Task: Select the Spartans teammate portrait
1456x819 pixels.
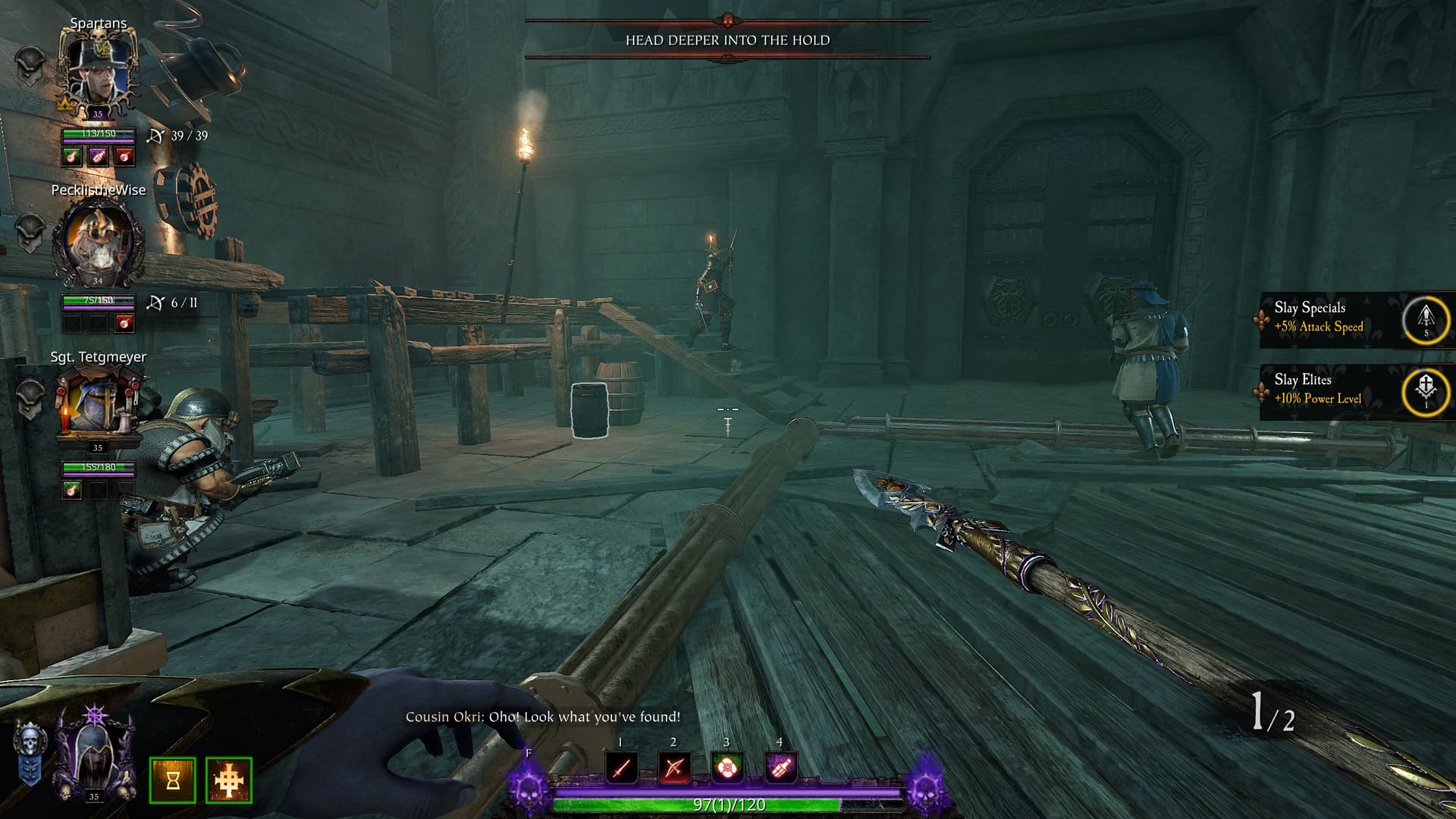Action: 98,72
